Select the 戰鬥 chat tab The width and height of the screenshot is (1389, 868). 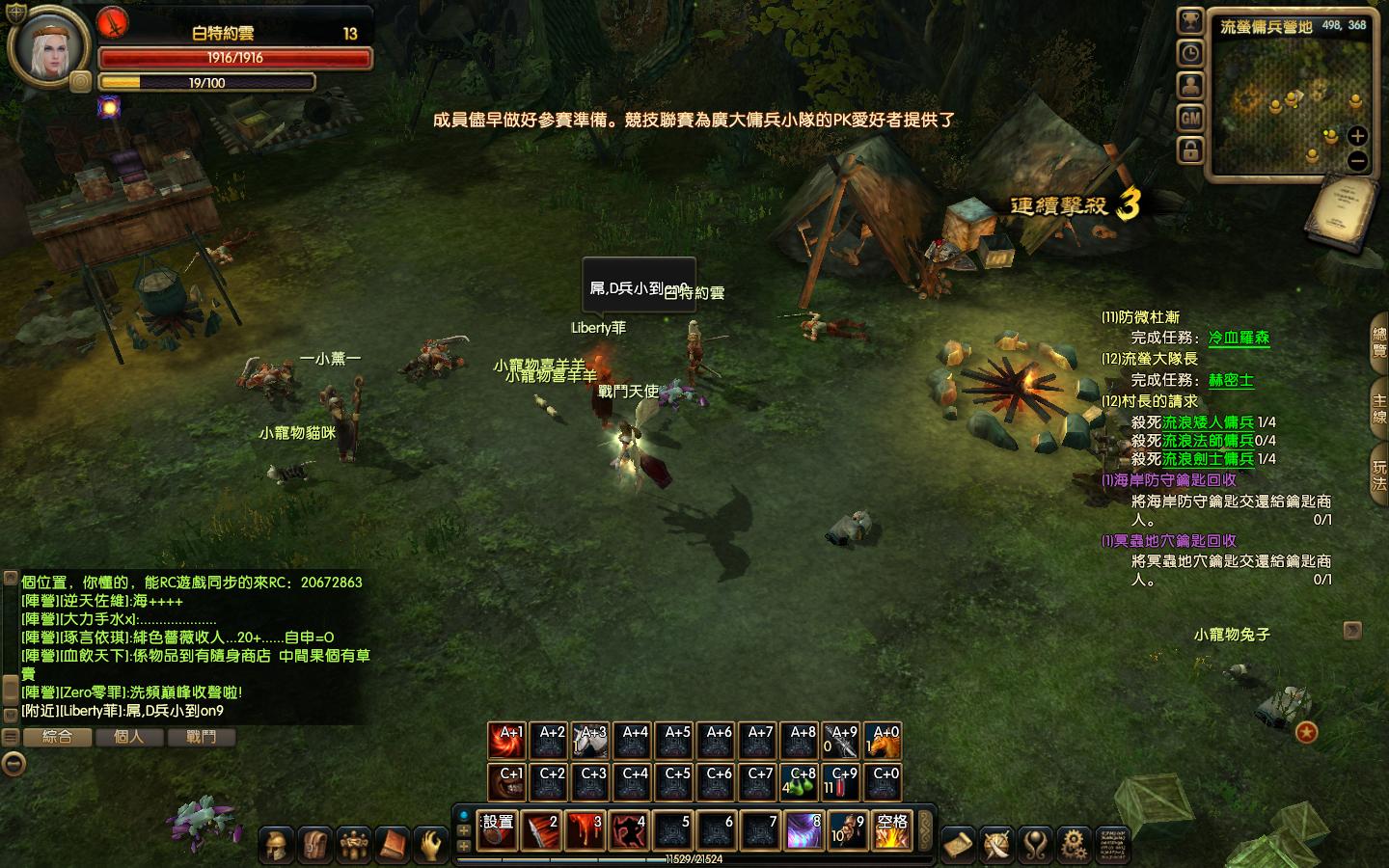[x=201, y=737]
